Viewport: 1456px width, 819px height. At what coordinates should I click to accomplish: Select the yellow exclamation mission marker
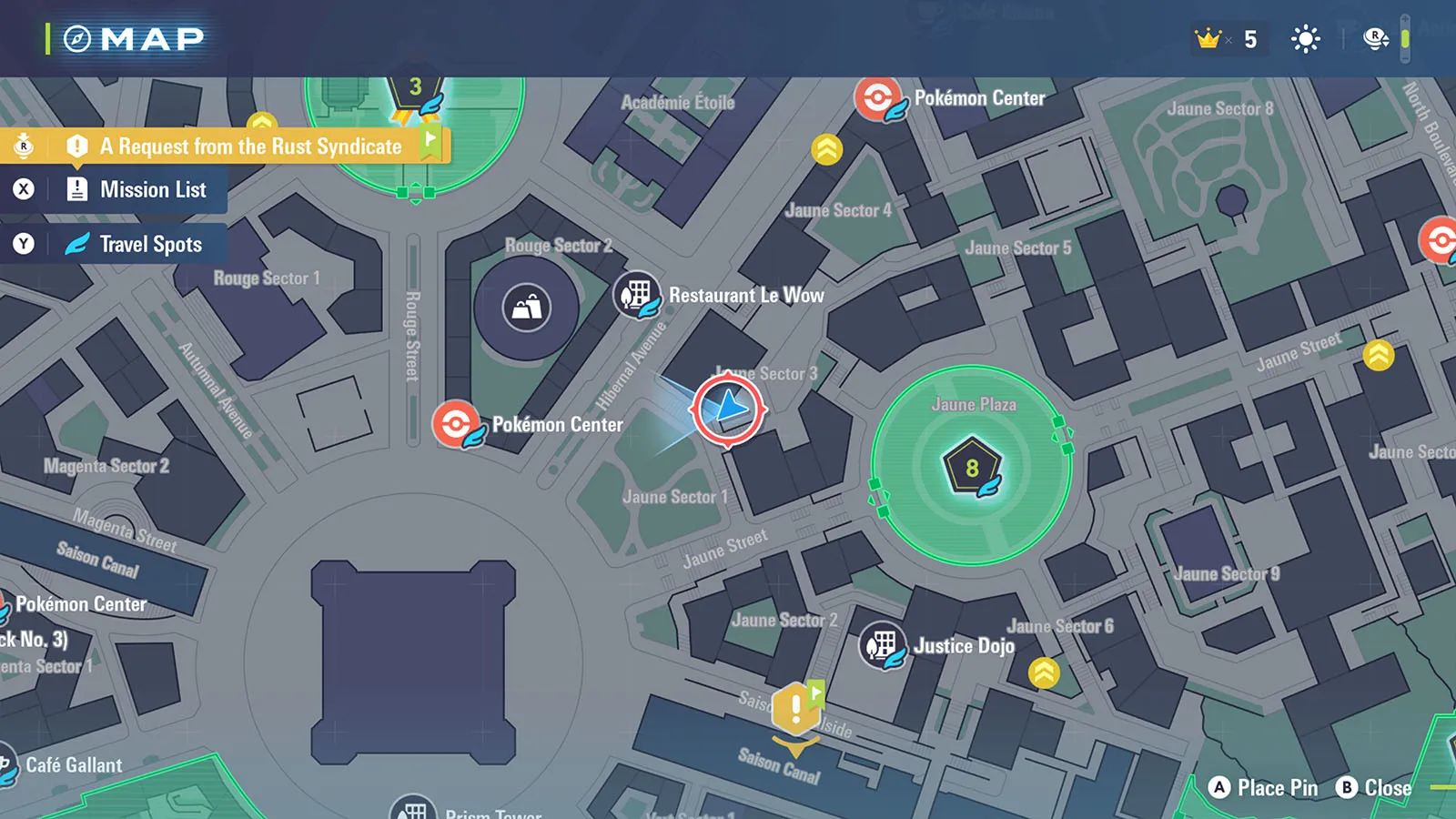(795, 708)
